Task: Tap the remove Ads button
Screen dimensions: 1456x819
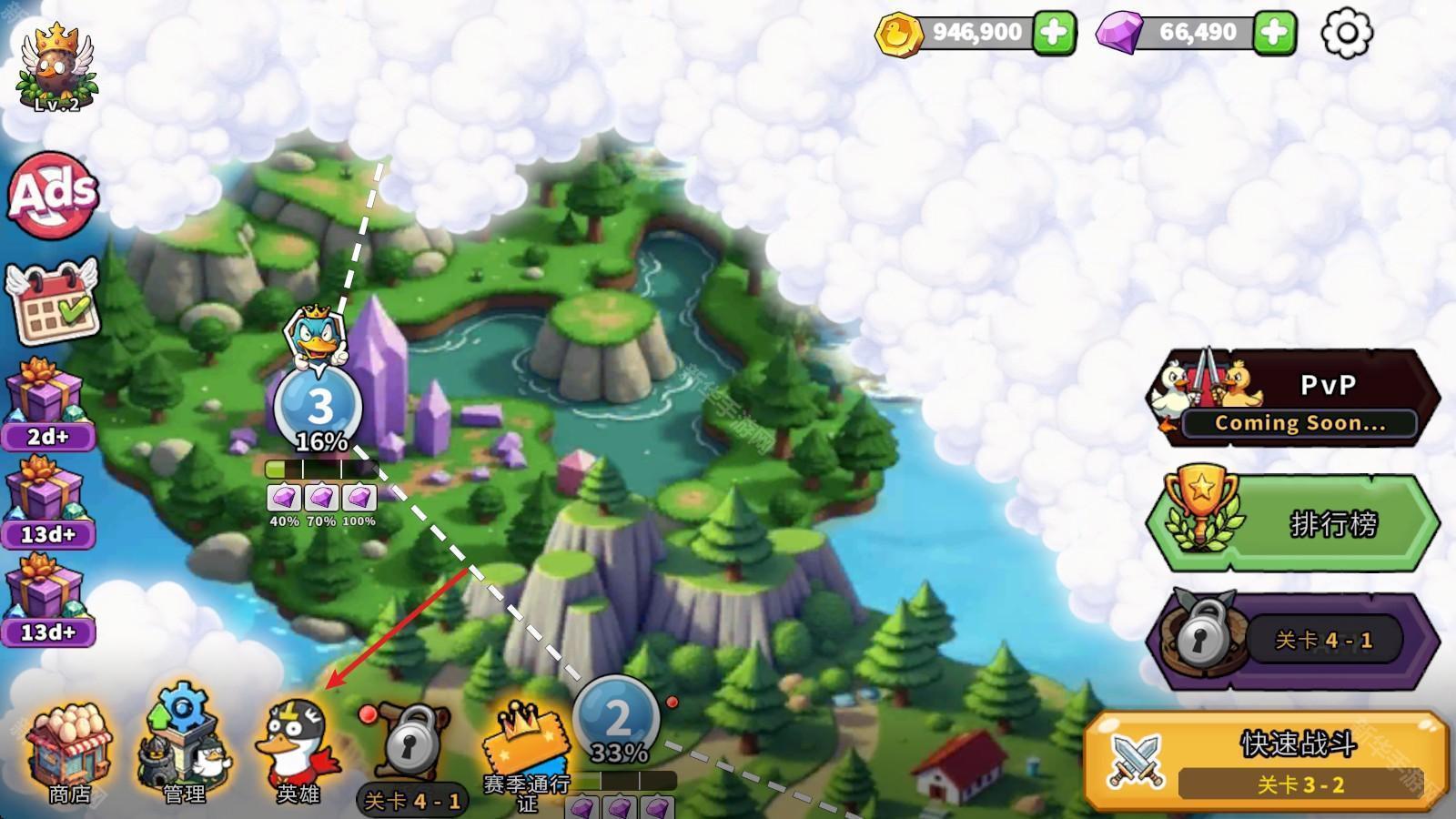Action: coord(53,195)
